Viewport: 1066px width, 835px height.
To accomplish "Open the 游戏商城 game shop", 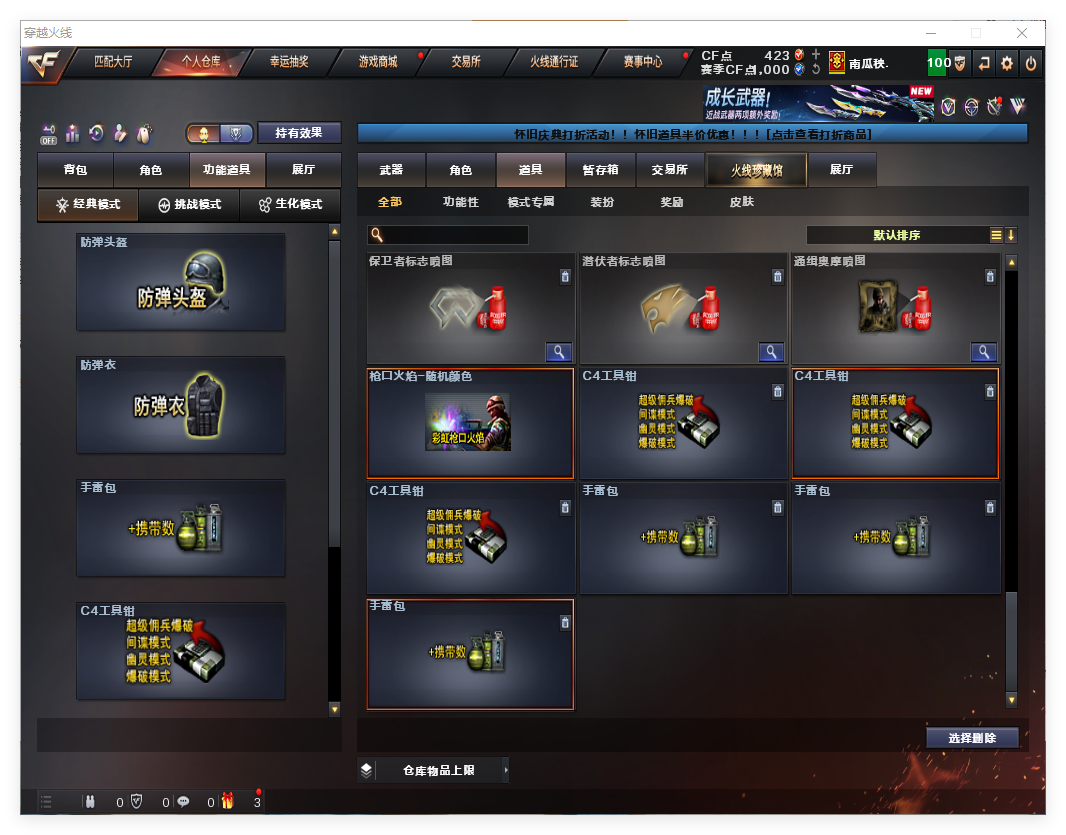I will [378, 62].
